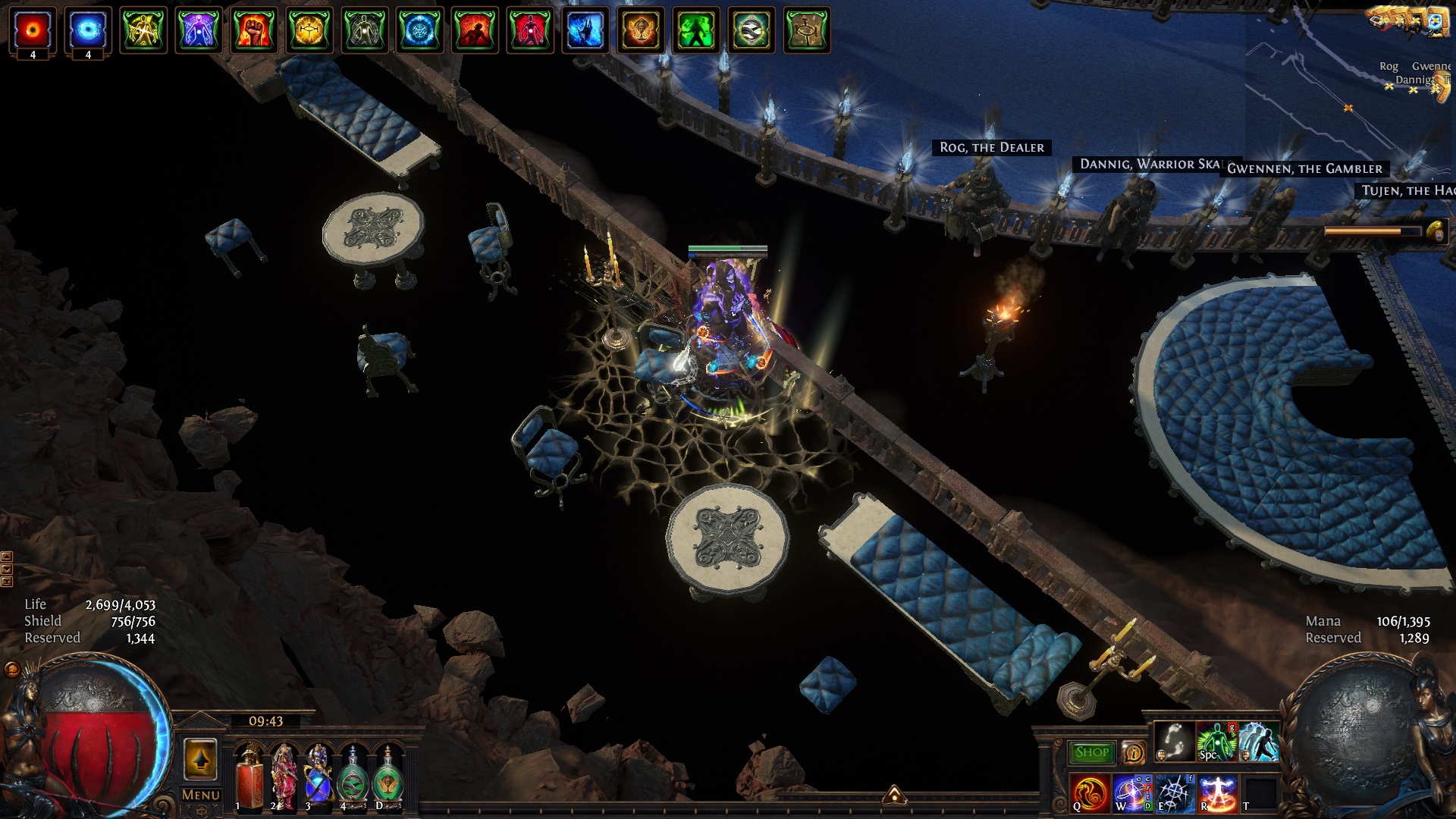The height and width of the screenshot is (819, 1456).
Task: Click the red fist buff icon
Action: coord(254,30)
